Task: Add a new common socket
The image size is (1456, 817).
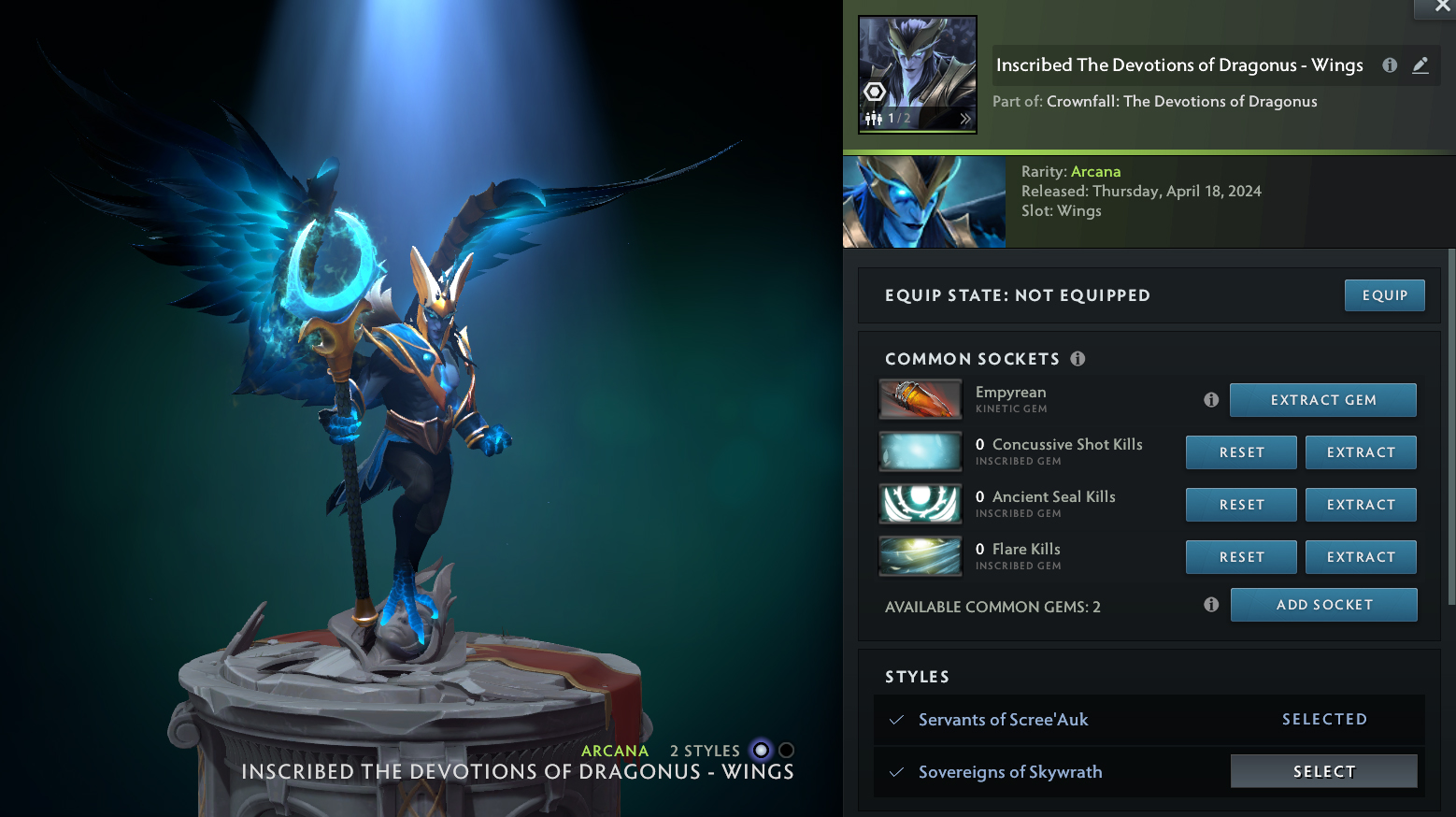Action: [x=1323, y=605]
